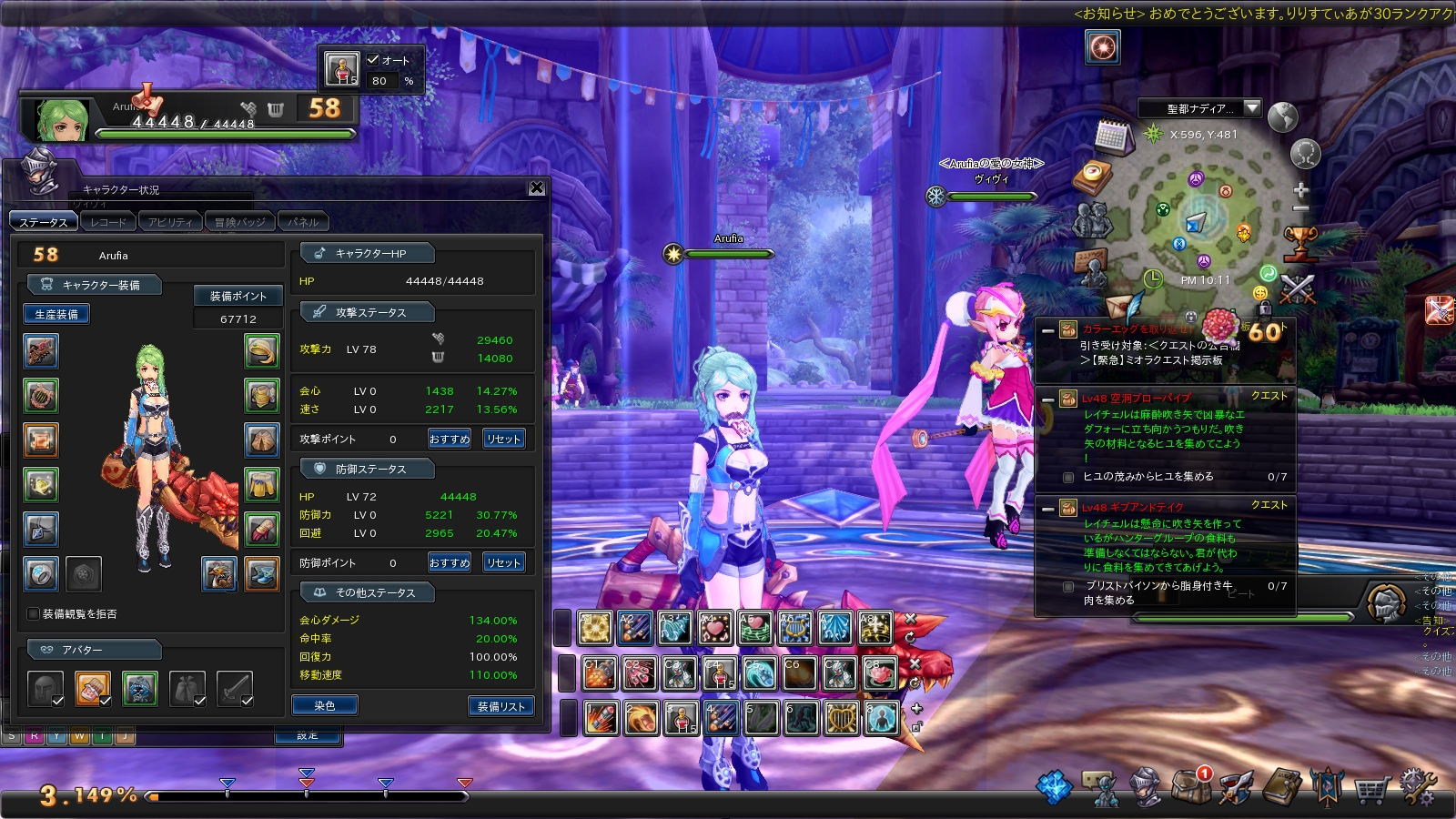Open the shopping cart store
Screen dimensions: 1456x819
[x=1371, y=788]
